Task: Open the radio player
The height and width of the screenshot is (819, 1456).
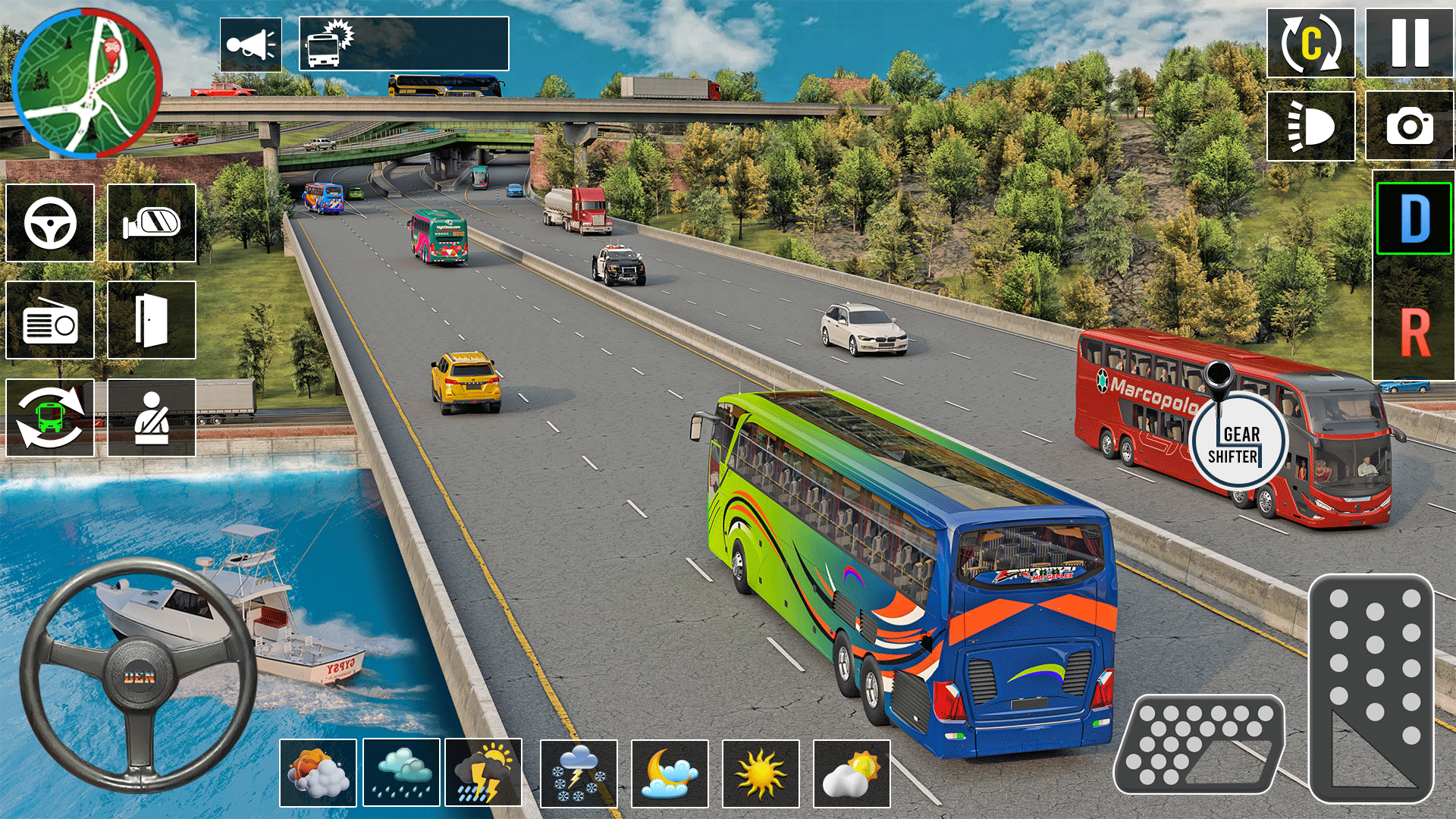Action: click(49, 320)
